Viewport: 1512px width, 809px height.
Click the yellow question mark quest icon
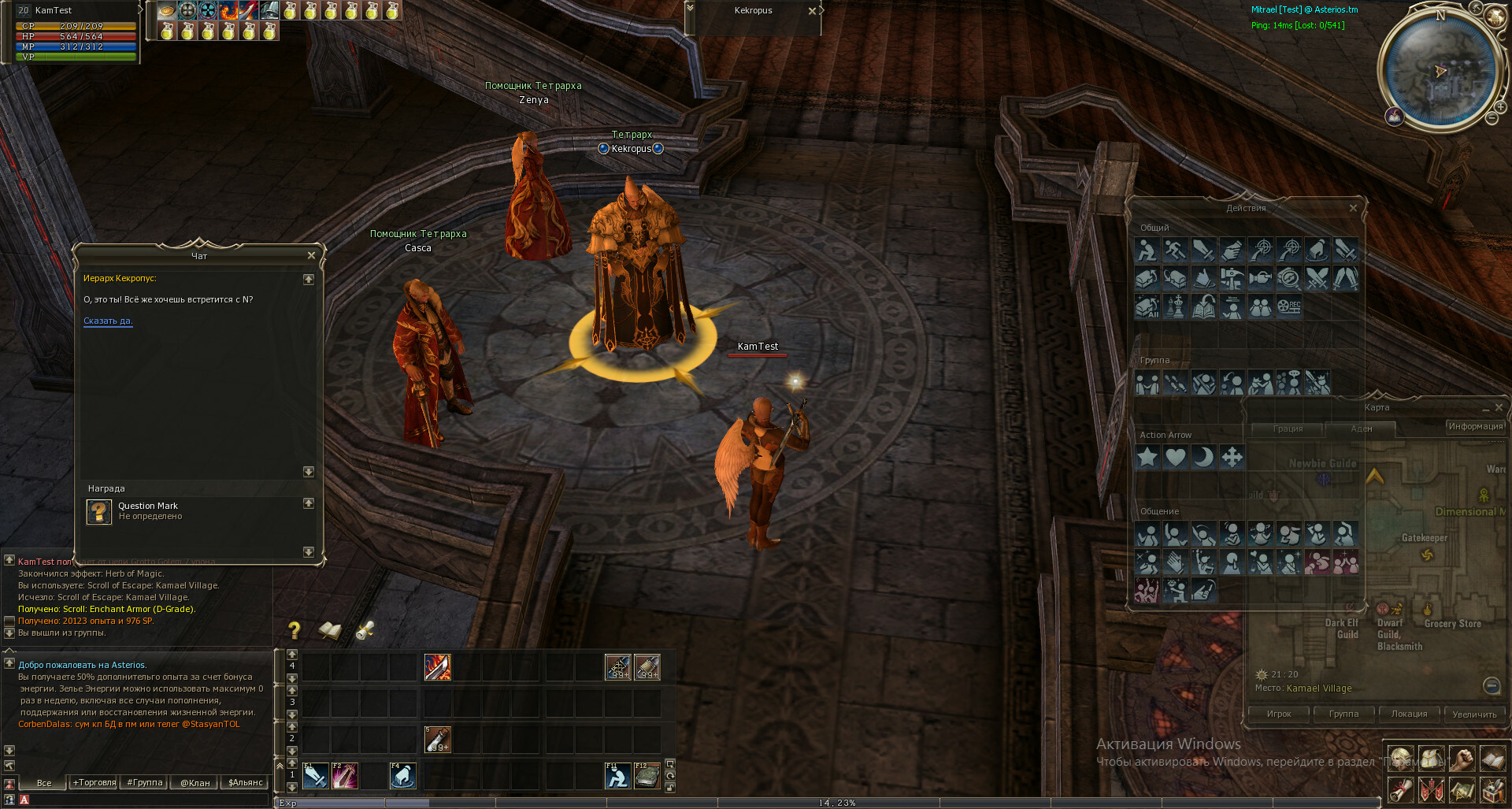click(x=295, y=630)
